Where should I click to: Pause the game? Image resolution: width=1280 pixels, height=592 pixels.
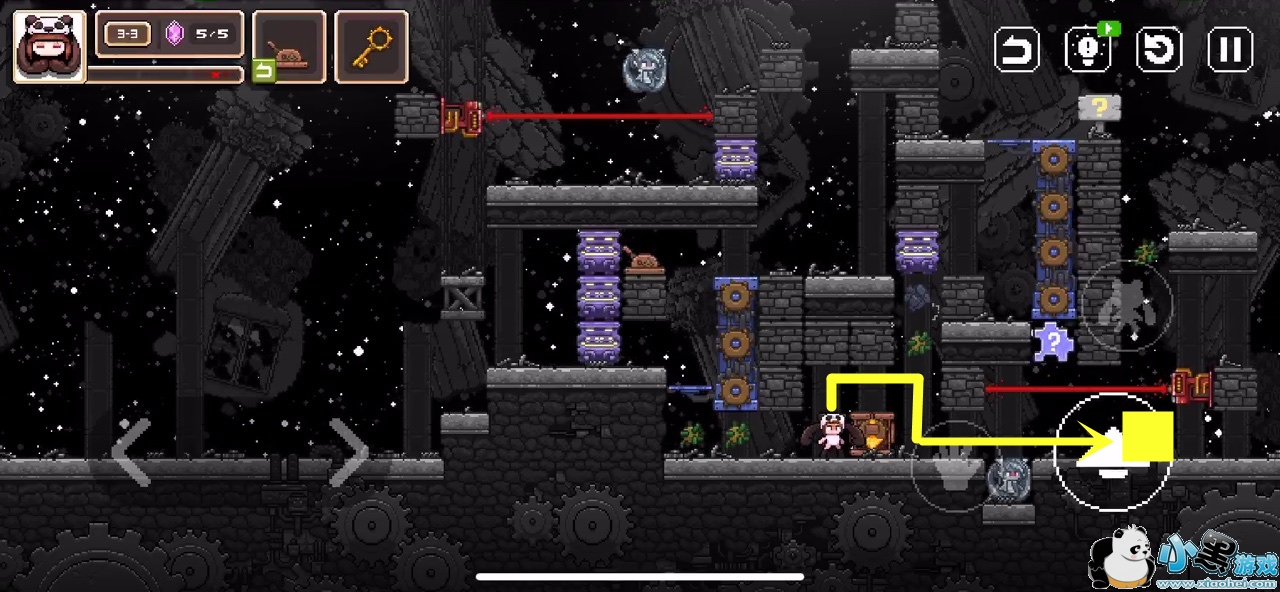pyautogui.click(x=1231, y=49)
